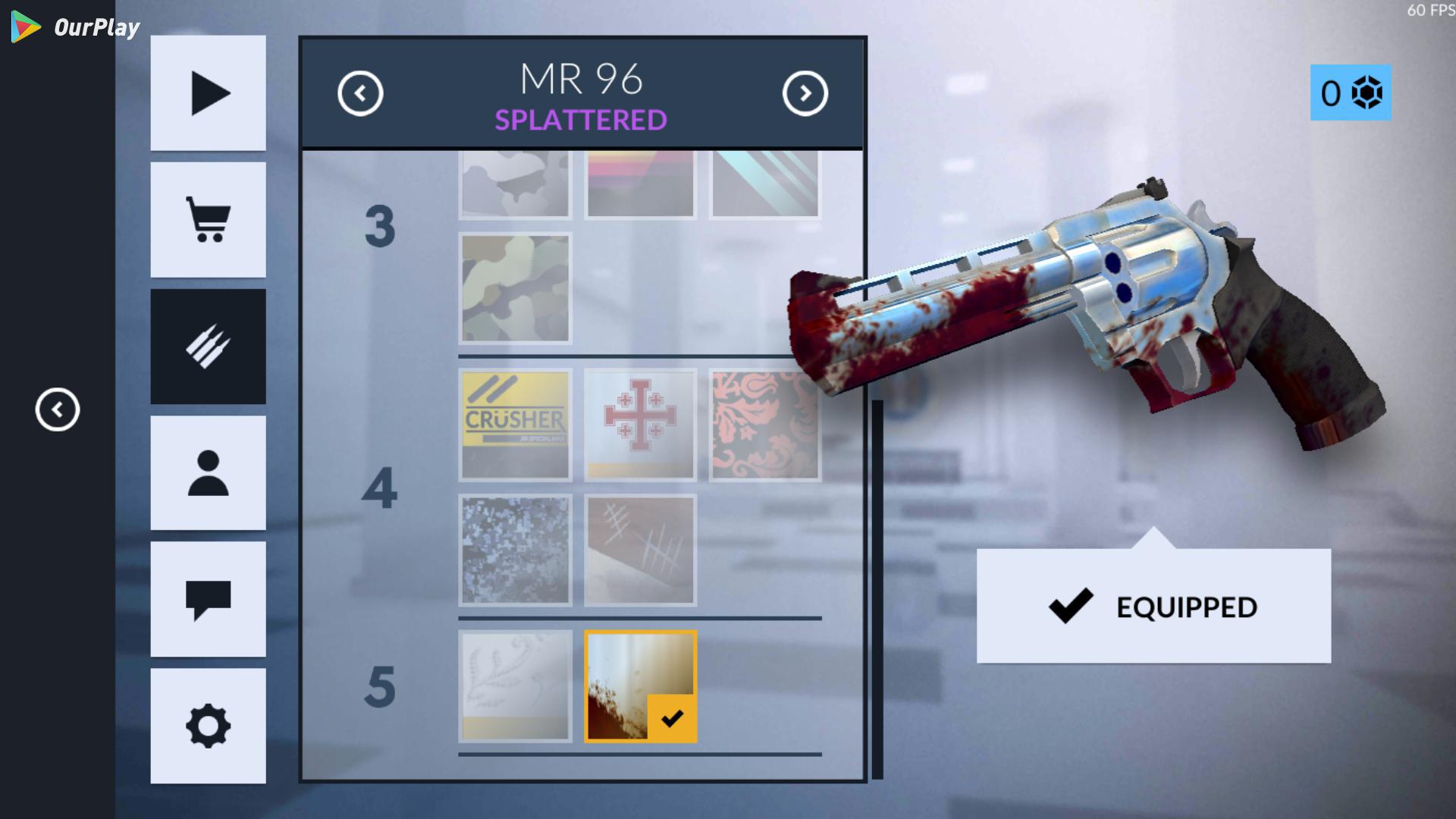Select the yellow Crusher skin
Image resolution: width=1456 pixels, height=819 pixels.
(x=515, y=425)
